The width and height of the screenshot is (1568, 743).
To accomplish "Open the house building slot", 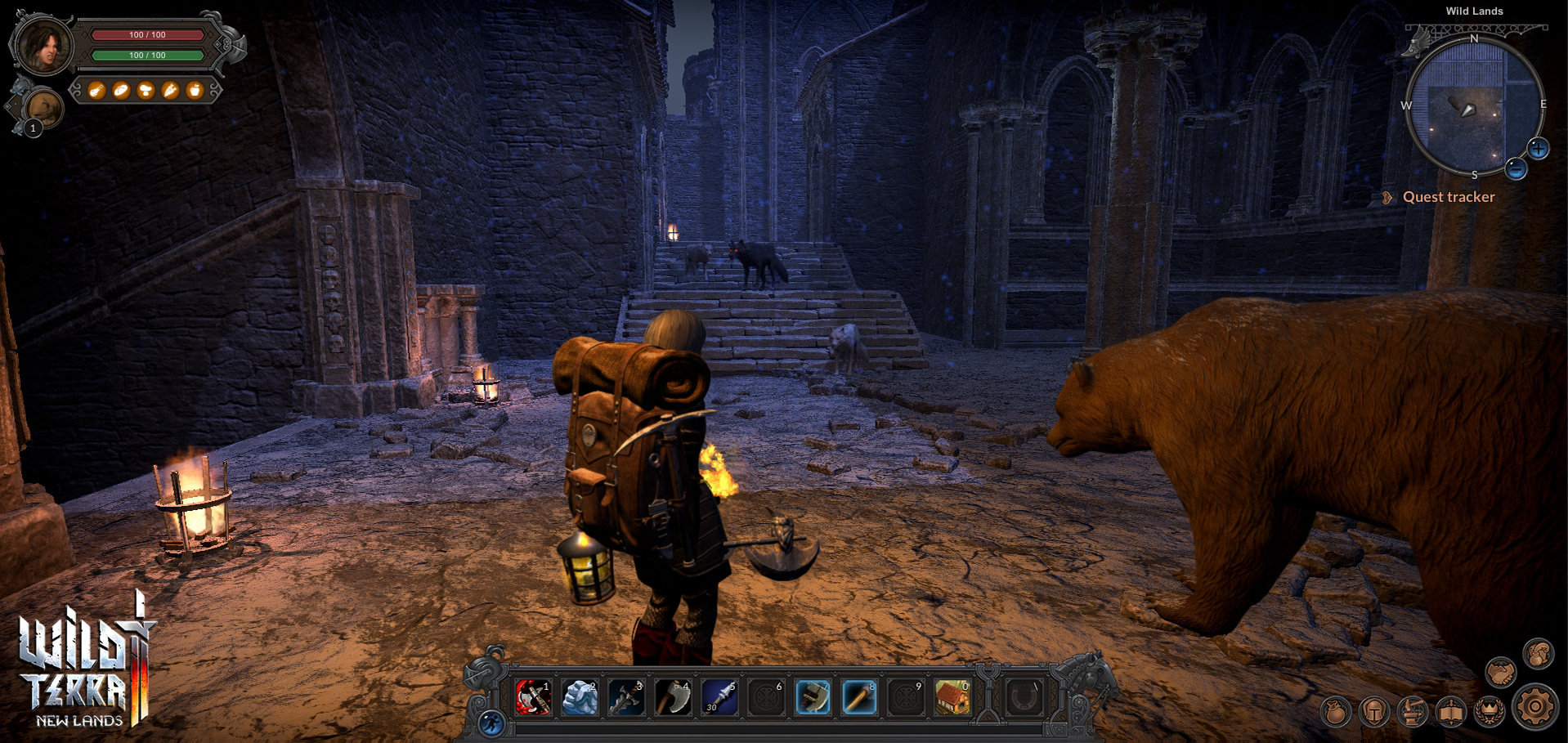I will click(x=952, y=697).
